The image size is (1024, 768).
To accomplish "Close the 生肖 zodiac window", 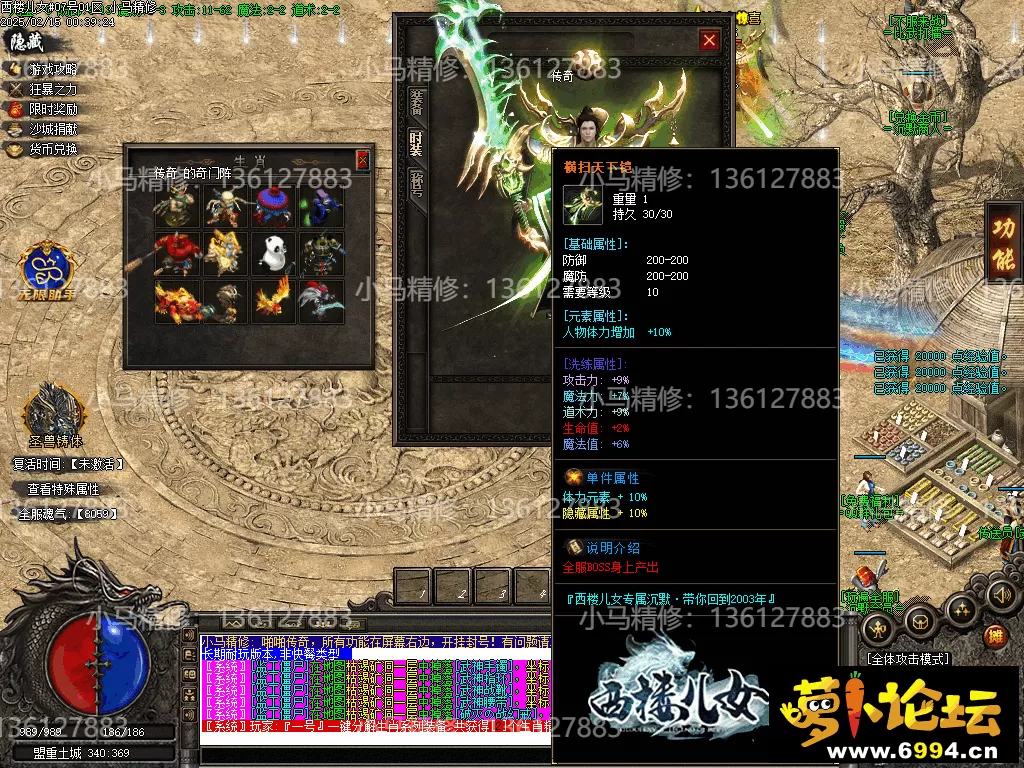I will [x=362, y=160].
